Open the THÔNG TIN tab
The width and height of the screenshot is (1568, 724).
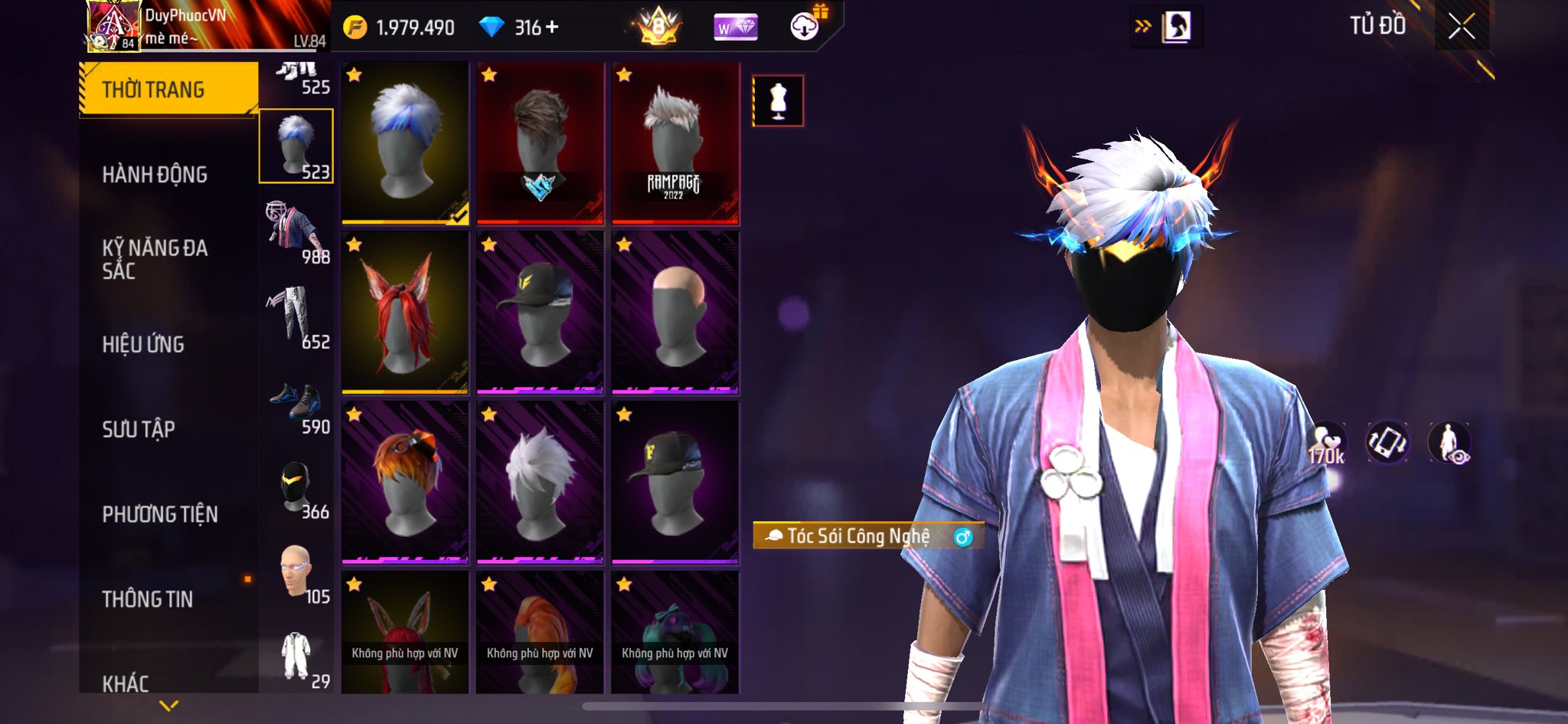coord(148,599)
